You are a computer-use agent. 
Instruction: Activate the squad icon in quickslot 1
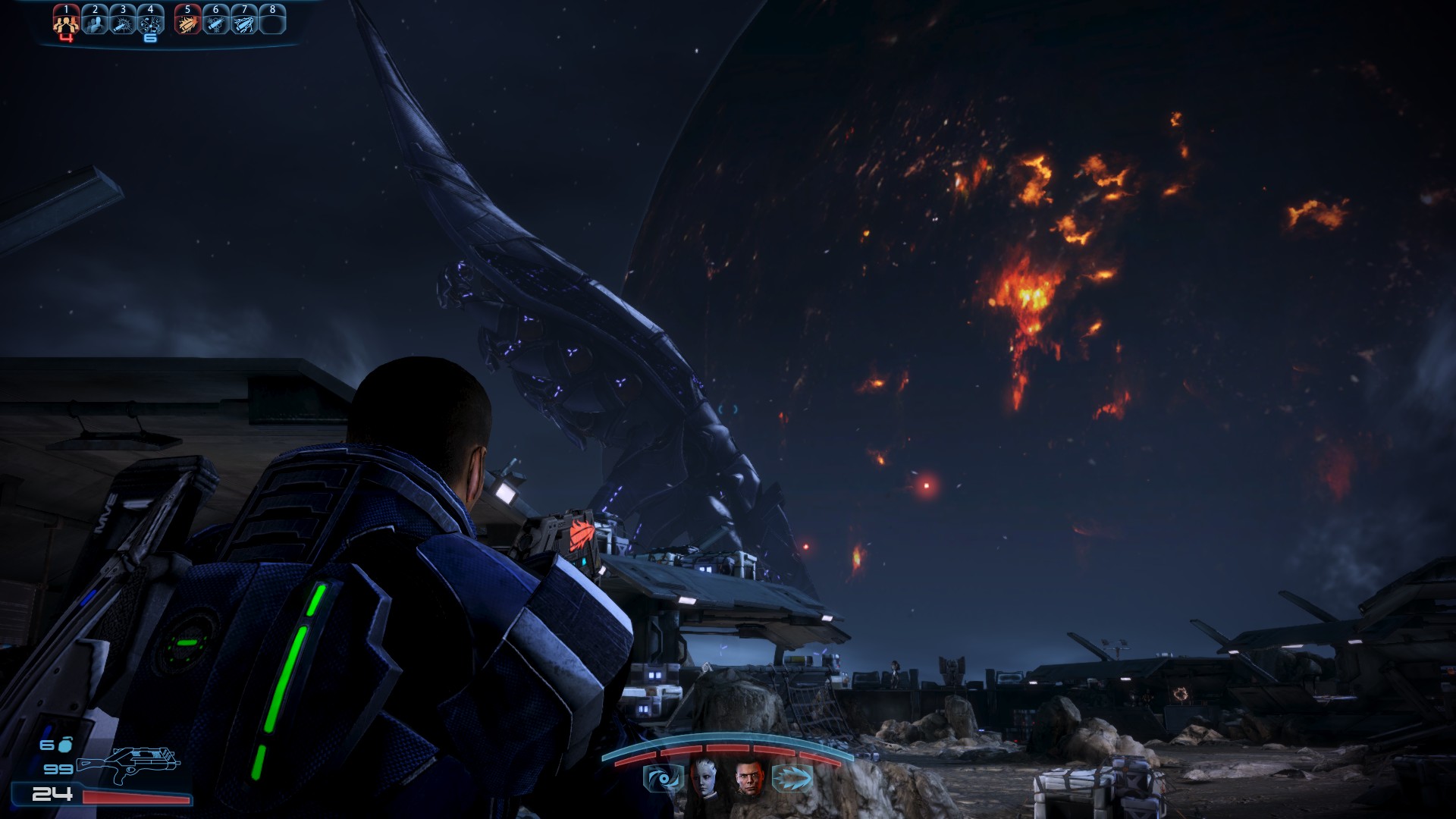coord(66,21)
